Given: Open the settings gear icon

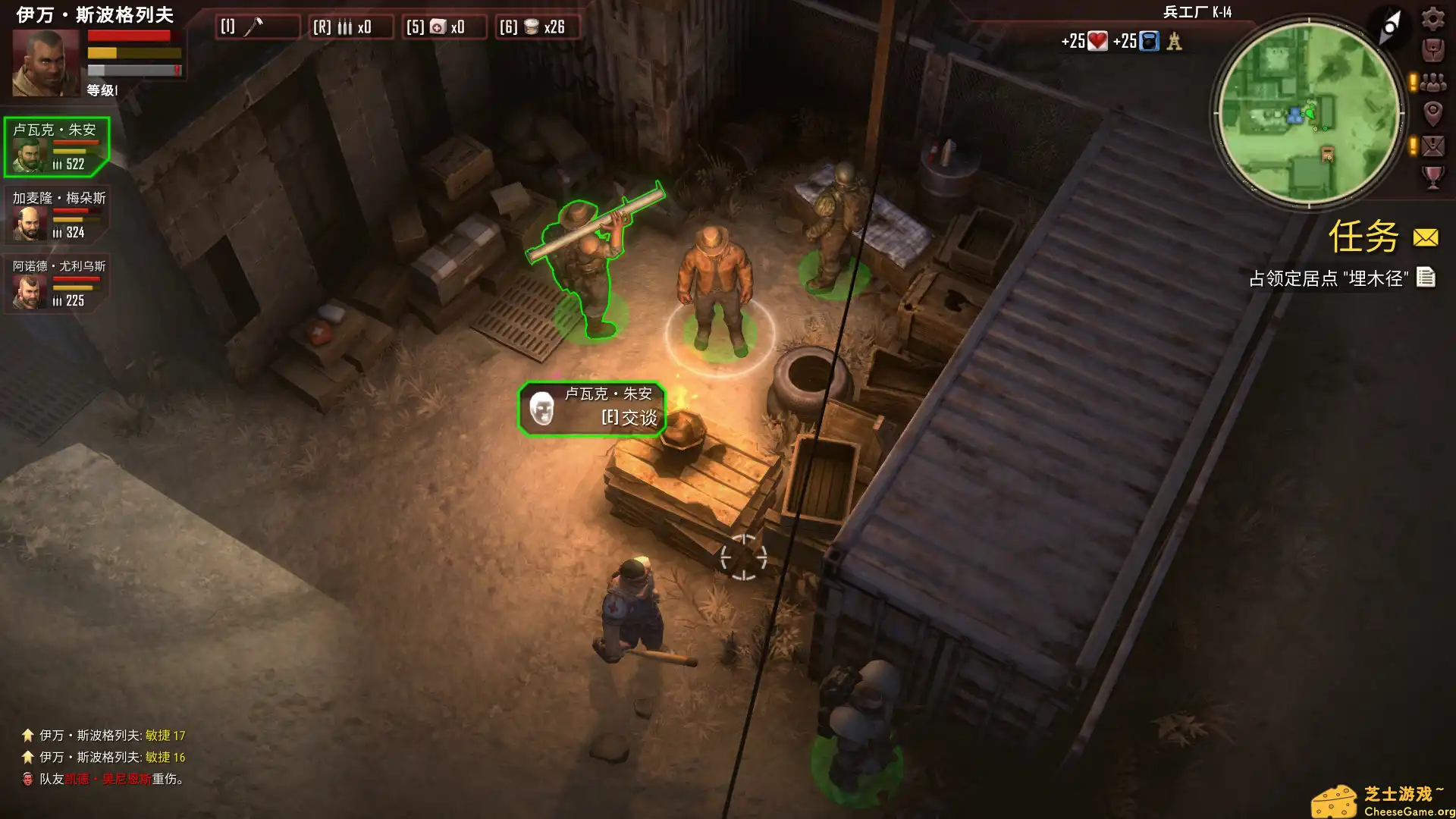Looking at the screenshot, I should (1432, 19).
